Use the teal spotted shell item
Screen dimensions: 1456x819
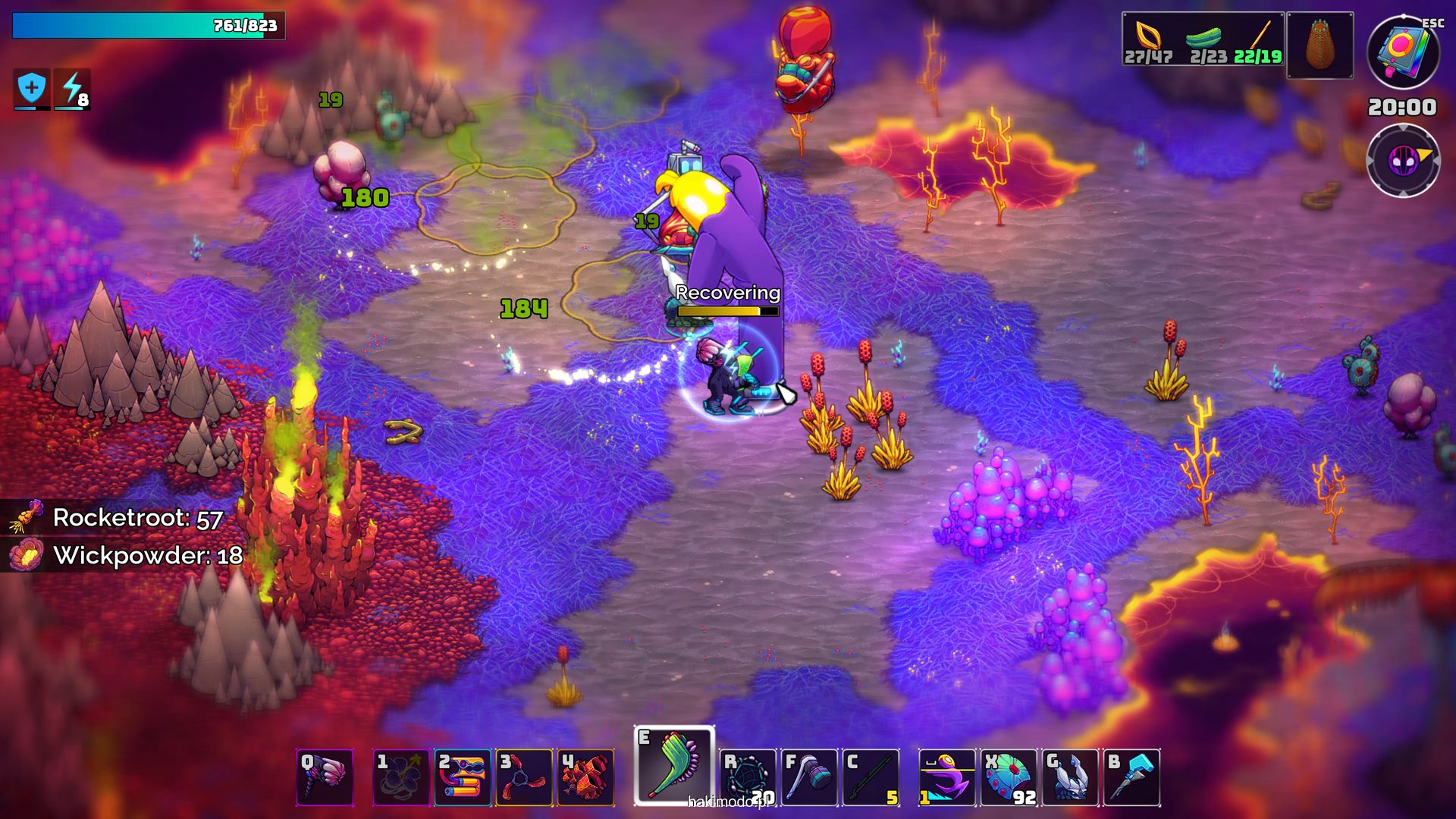coord(1009,777)
